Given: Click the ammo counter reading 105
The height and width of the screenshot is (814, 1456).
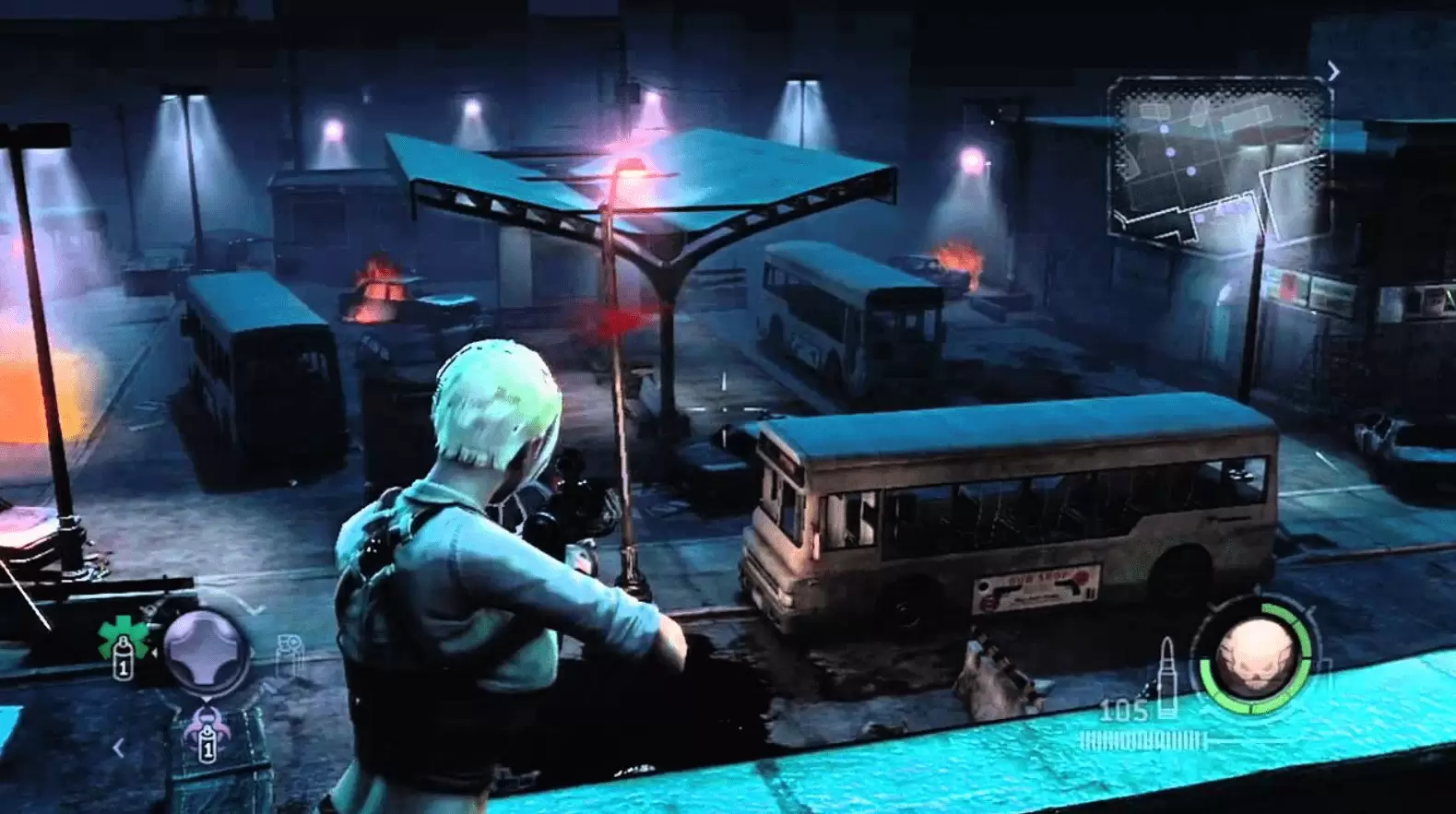Looking at the screenshot, I should tap(1125, 710).
